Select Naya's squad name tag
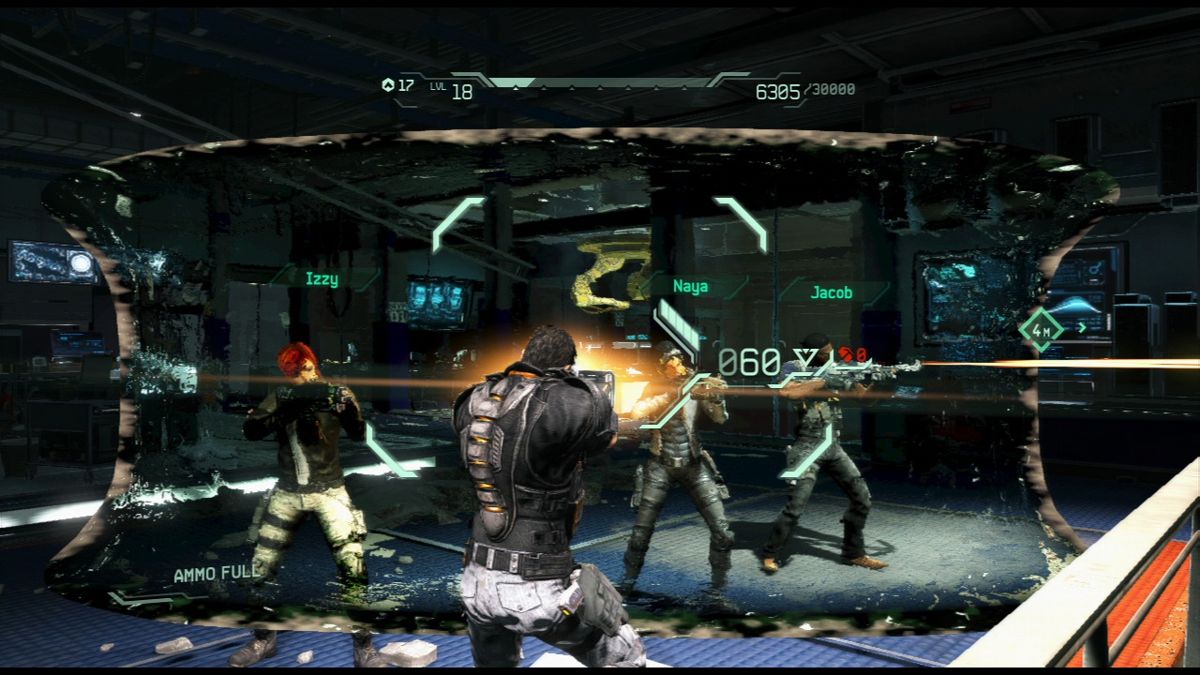1200x675 pixels. click(x=691, y=287)
